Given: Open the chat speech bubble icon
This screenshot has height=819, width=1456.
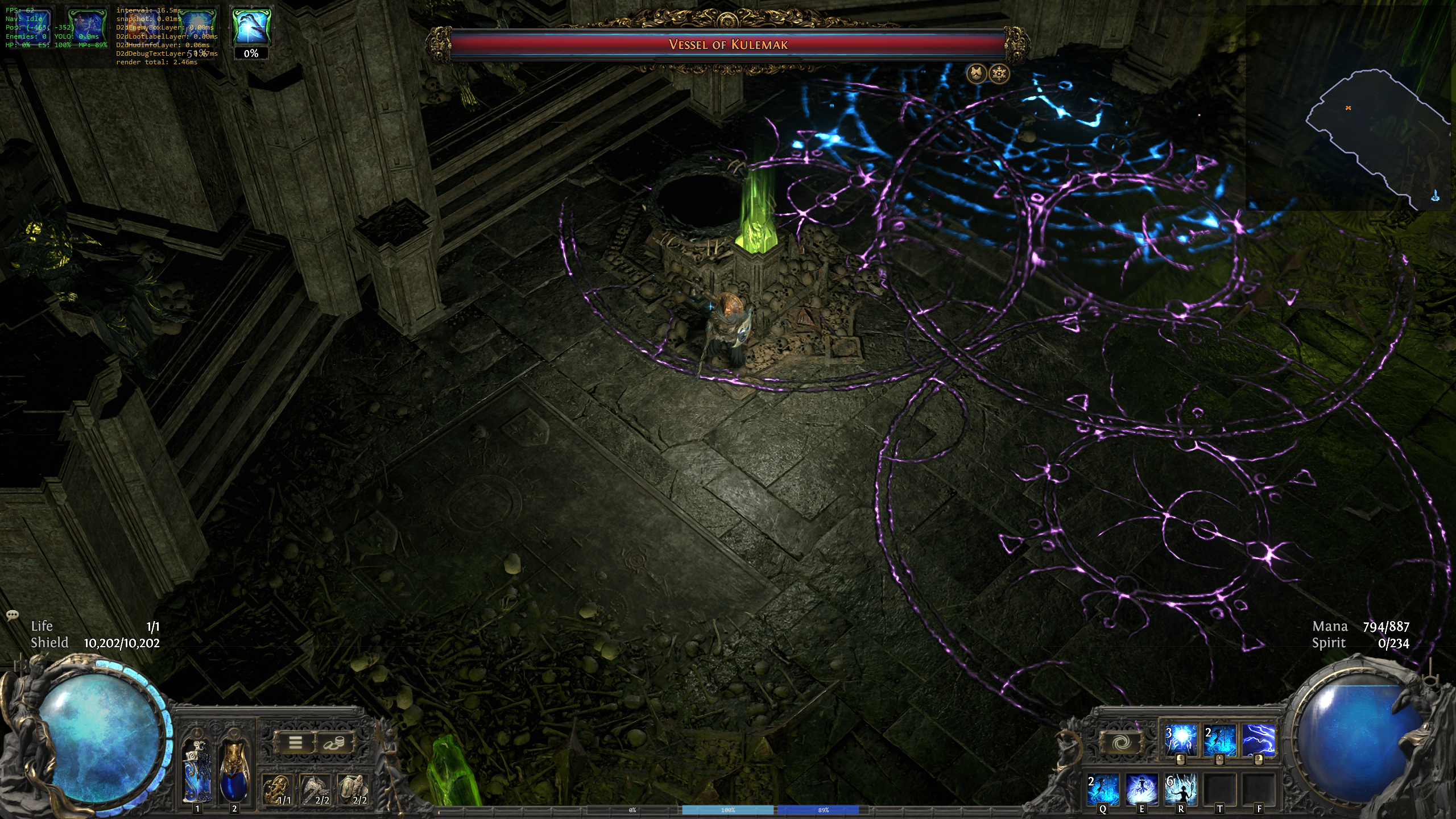Looking at the screenshot, I should [13, 615].
